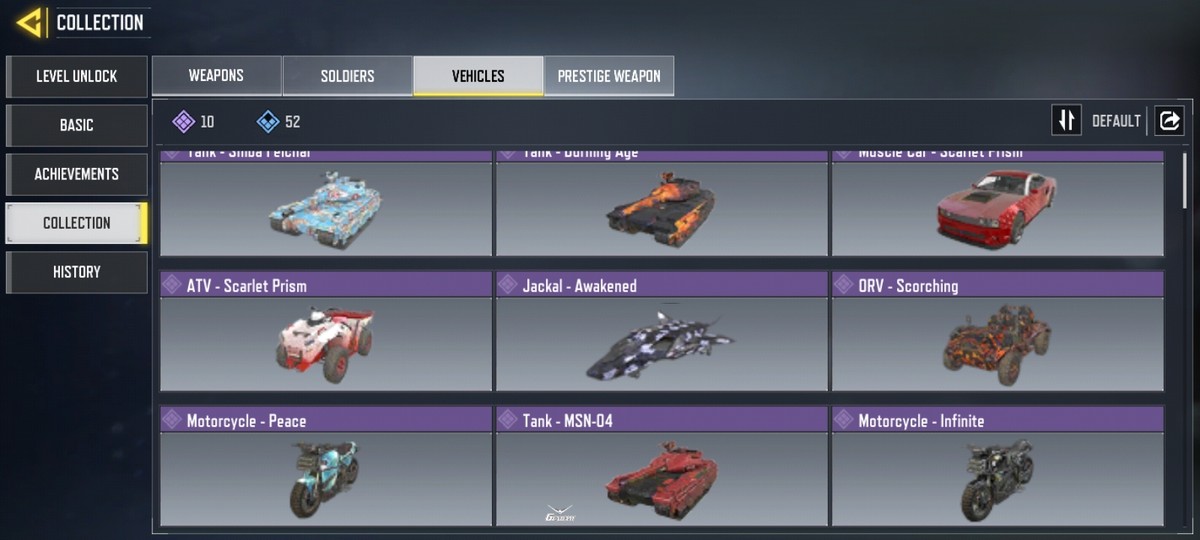Image resolution: width=1200 pixels, height=540 pixels.
Task: Open the Prestige Weapon tab
Action: 609,76
